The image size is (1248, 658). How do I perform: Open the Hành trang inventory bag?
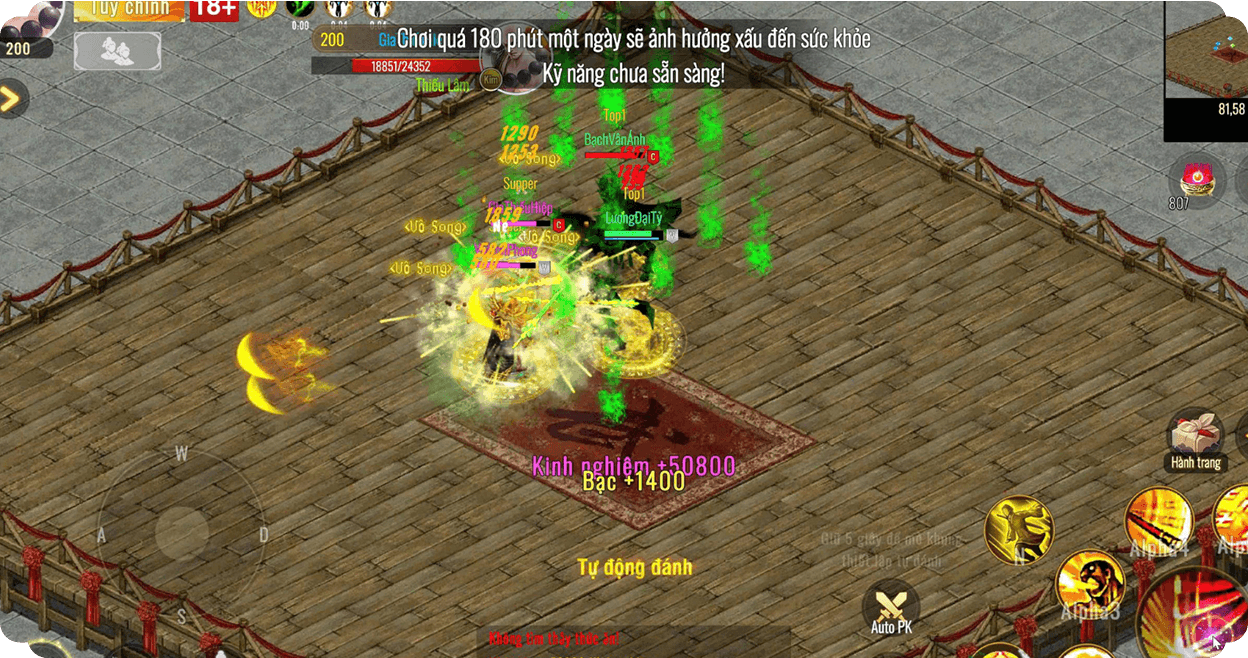click(1196, 437)
